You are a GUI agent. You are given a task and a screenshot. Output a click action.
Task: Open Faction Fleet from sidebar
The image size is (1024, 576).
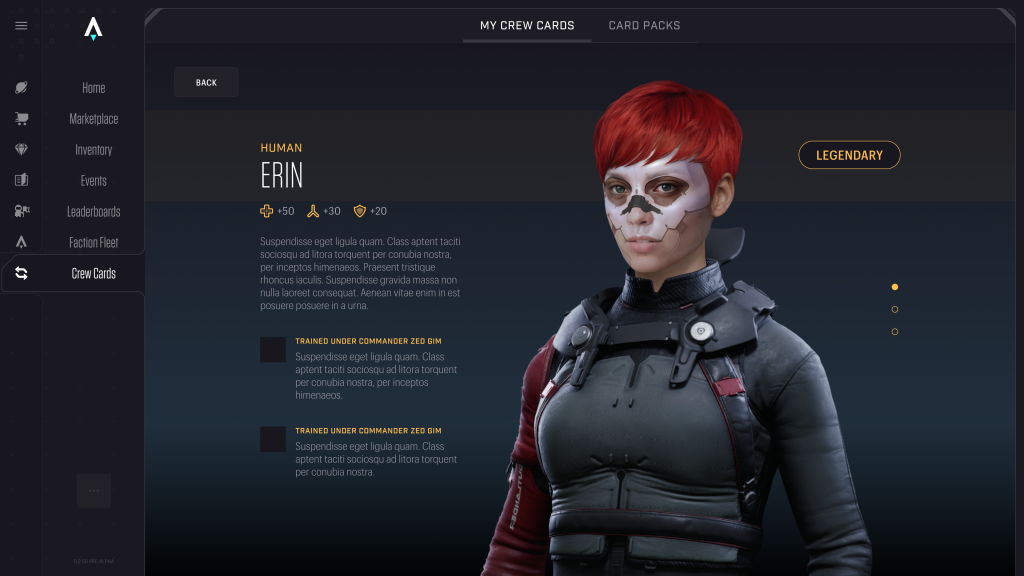93,243
